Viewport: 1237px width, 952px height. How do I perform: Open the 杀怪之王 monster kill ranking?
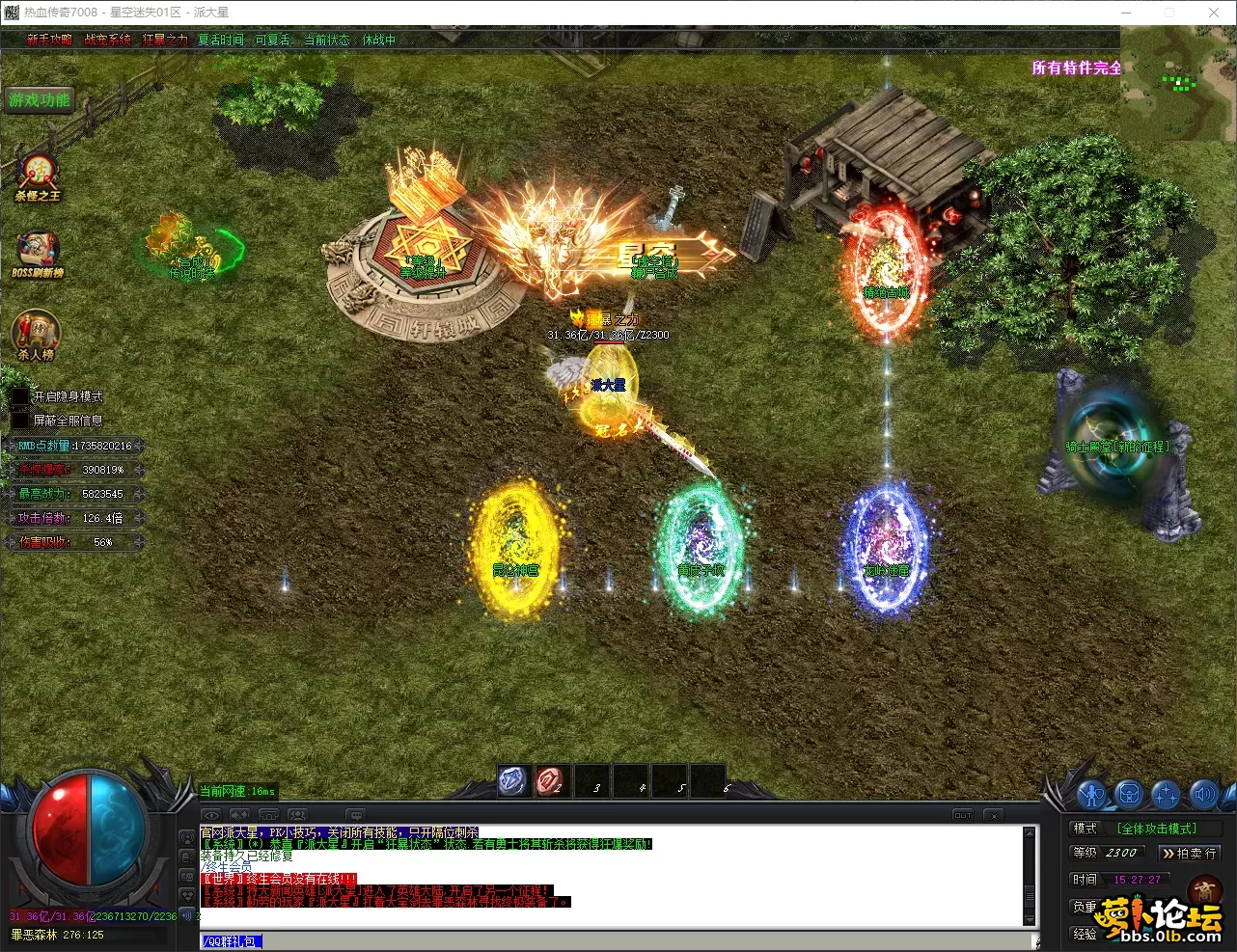37,177
